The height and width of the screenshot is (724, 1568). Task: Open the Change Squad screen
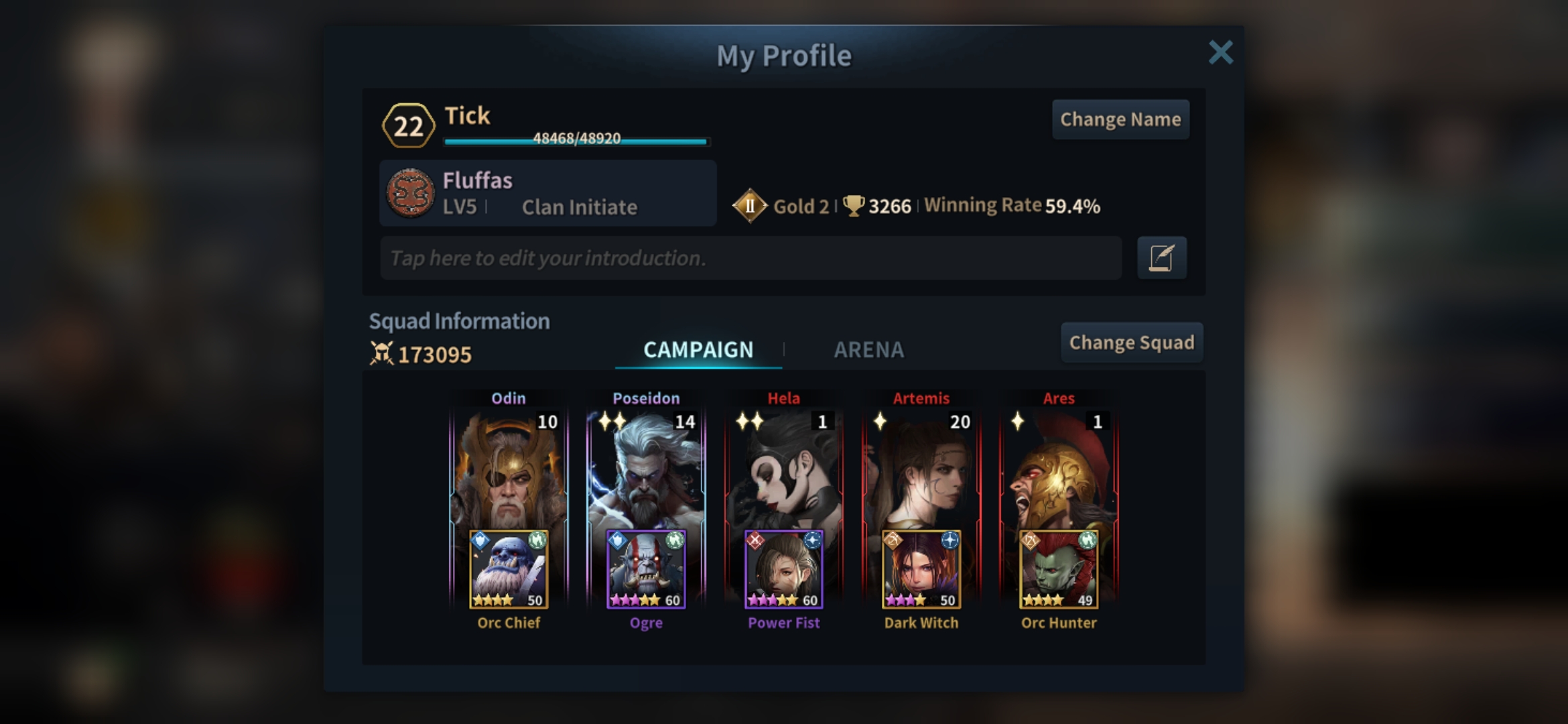tap(1131, 343)
